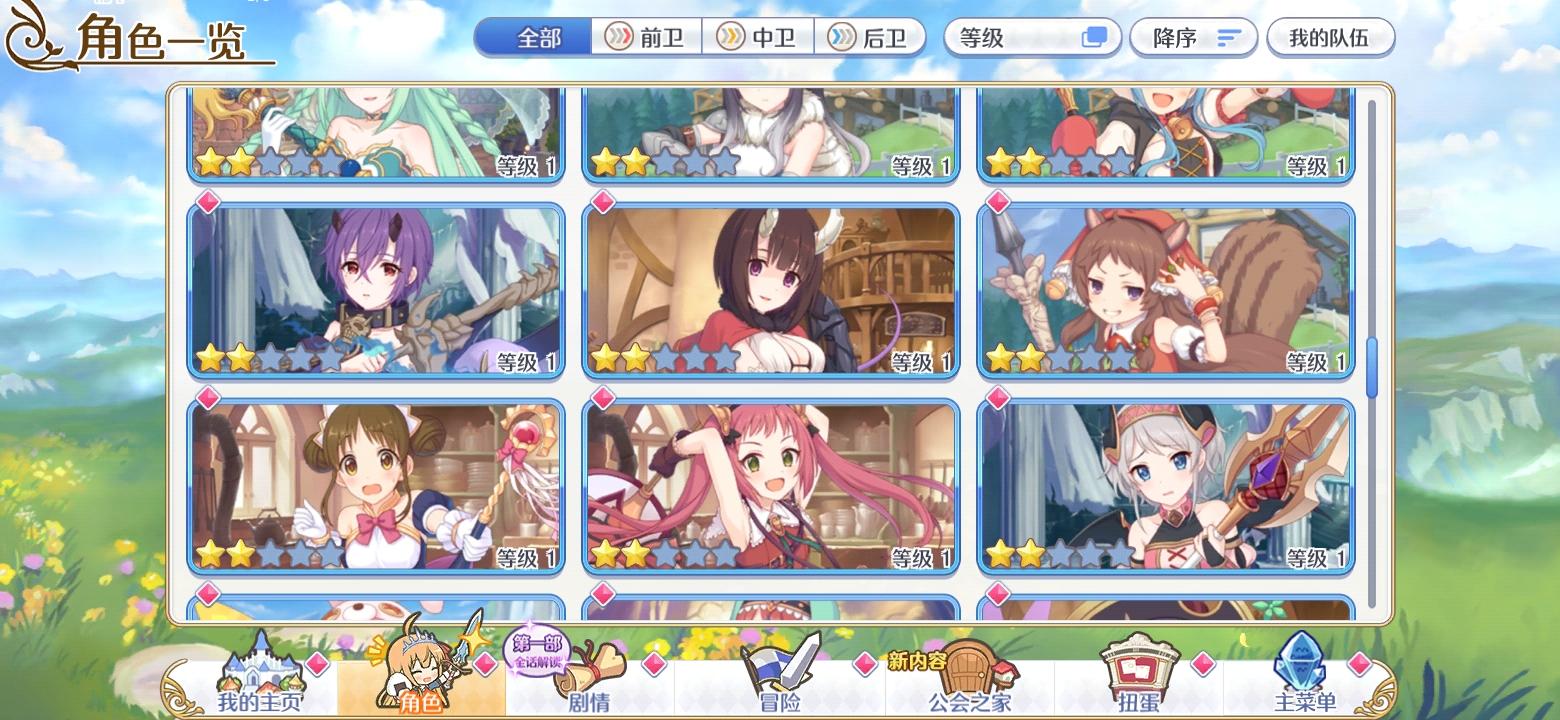
Task: Click the sort criteria switch icon beside 等级
Action: coord(1093,37)
